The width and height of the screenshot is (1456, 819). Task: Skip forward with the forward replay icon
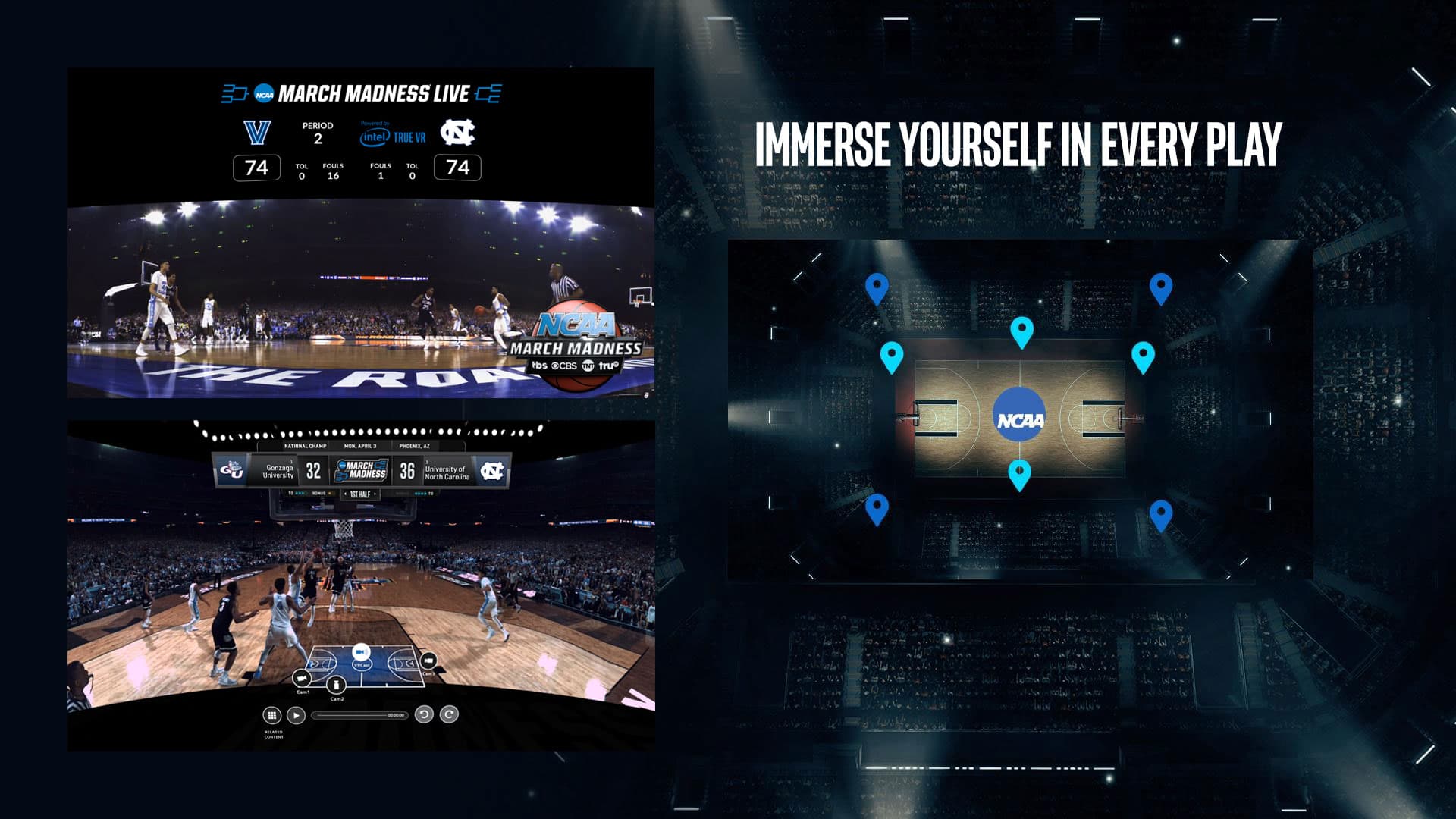(449, 715)
